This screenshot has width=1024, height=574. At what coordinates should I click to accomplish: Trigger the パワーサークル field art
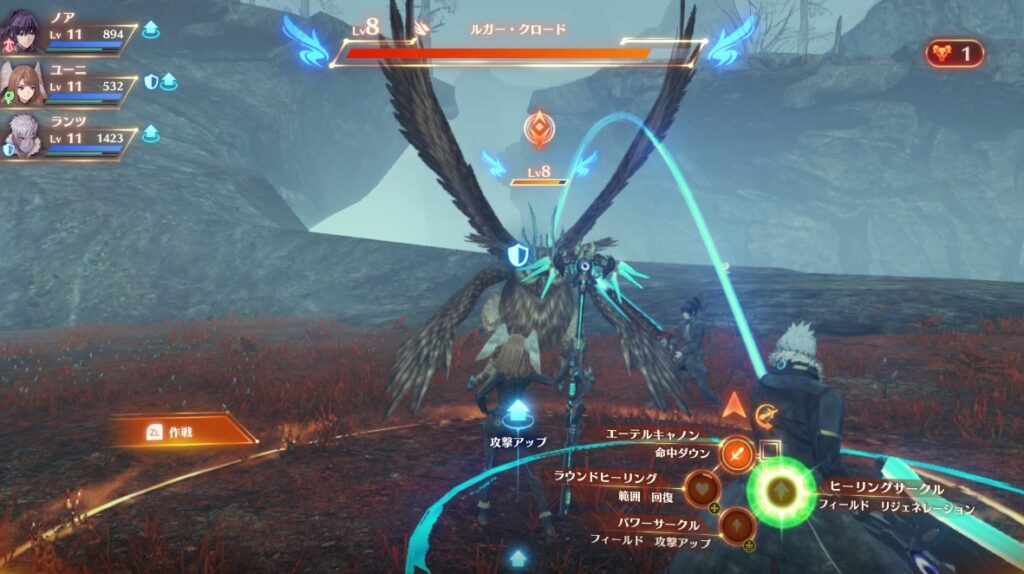(x=737, y=523)
